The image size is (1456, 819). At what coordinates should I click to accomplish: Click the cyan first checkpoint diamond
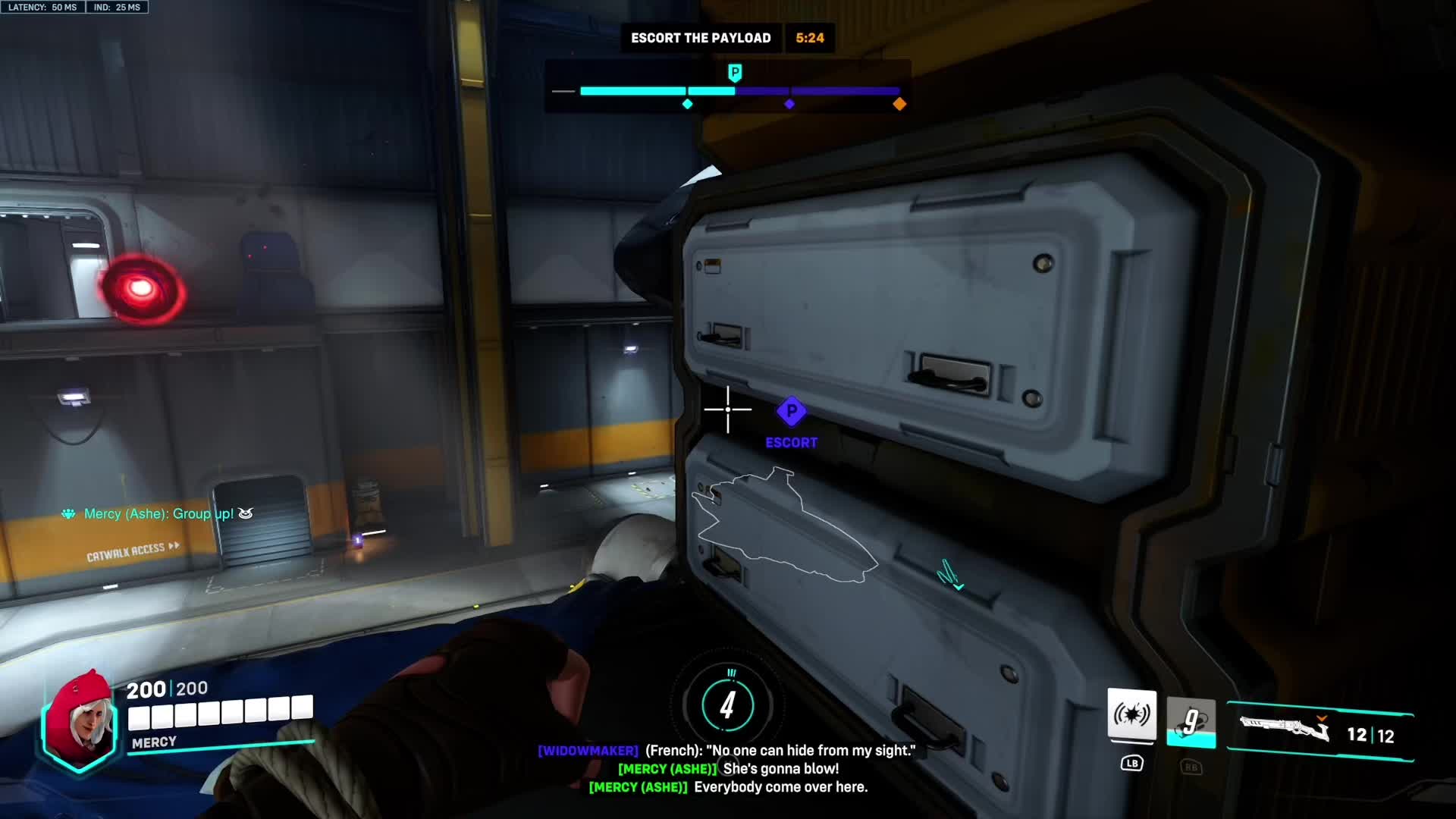click(x=687, y=104)
